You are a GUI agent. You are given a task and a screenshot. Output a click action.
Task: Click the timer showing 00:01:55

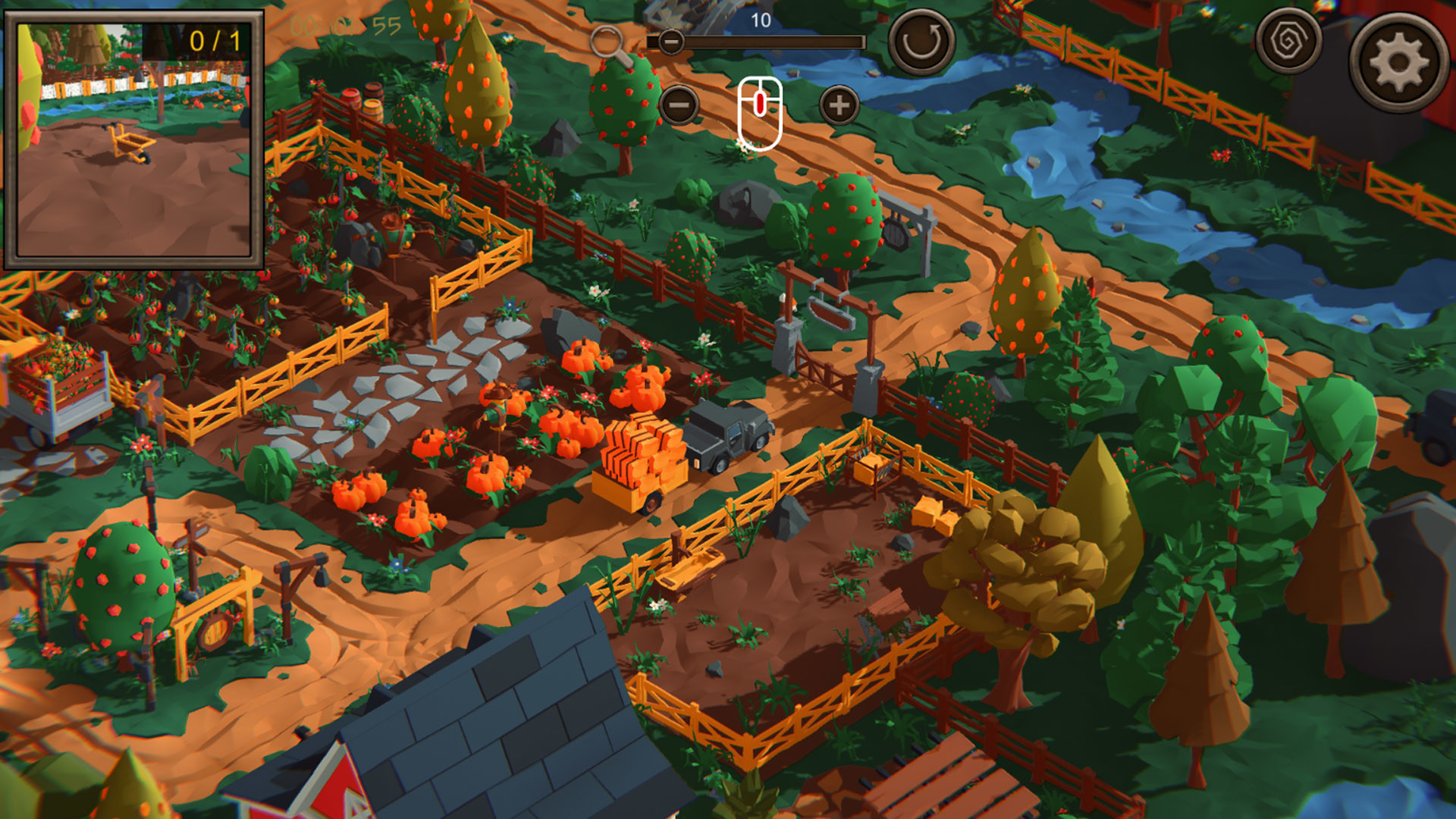345,27
